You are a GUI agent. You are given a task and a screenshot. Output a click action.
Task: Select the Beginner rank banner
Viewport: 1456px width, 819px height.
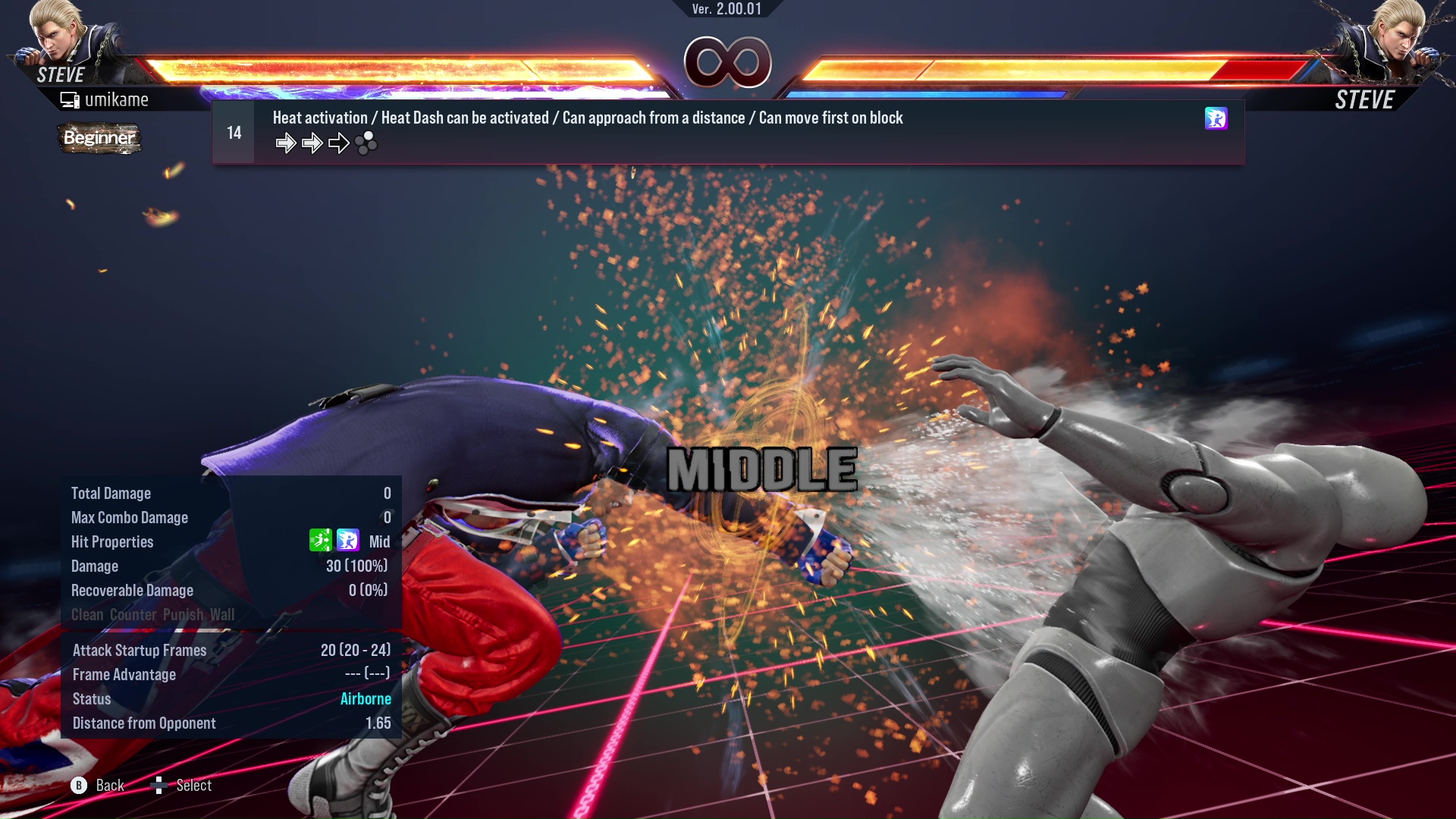(x=99, y=139)
